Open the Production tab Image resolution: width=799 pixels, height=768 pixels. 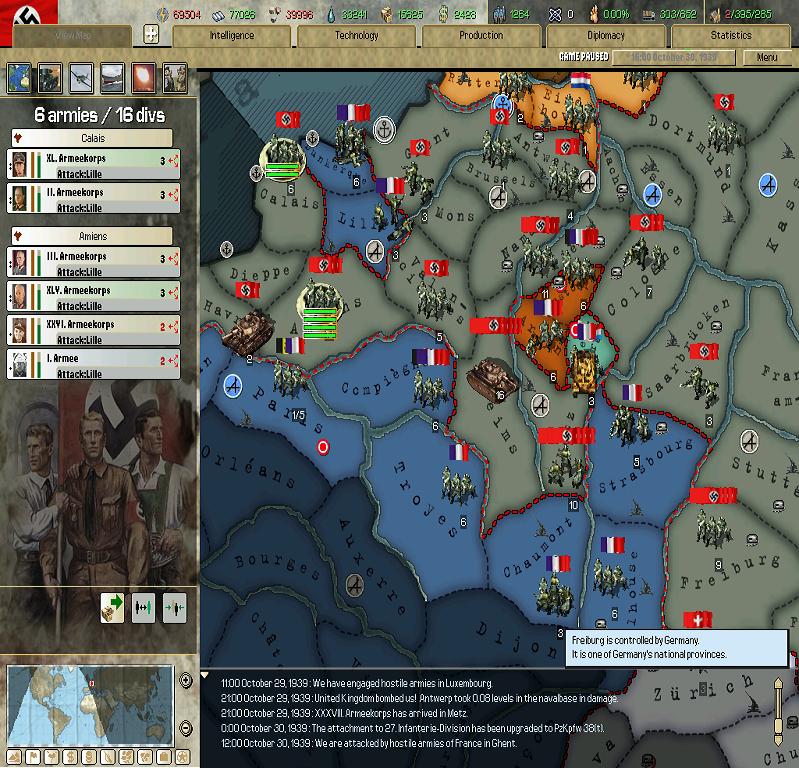pos(481,35)
